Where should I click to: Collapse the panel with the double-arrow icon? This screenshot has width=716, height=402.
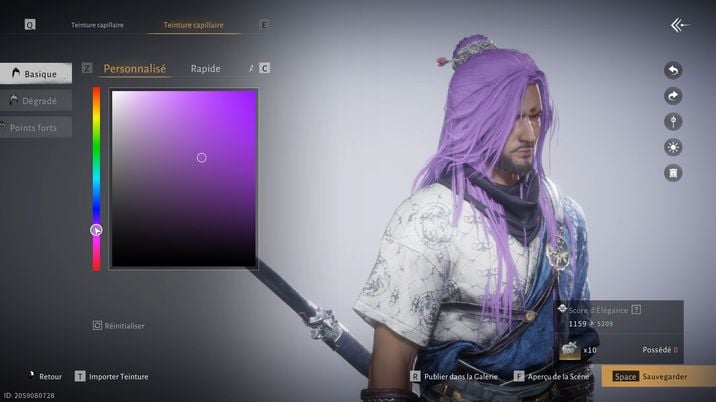[680, 24]
